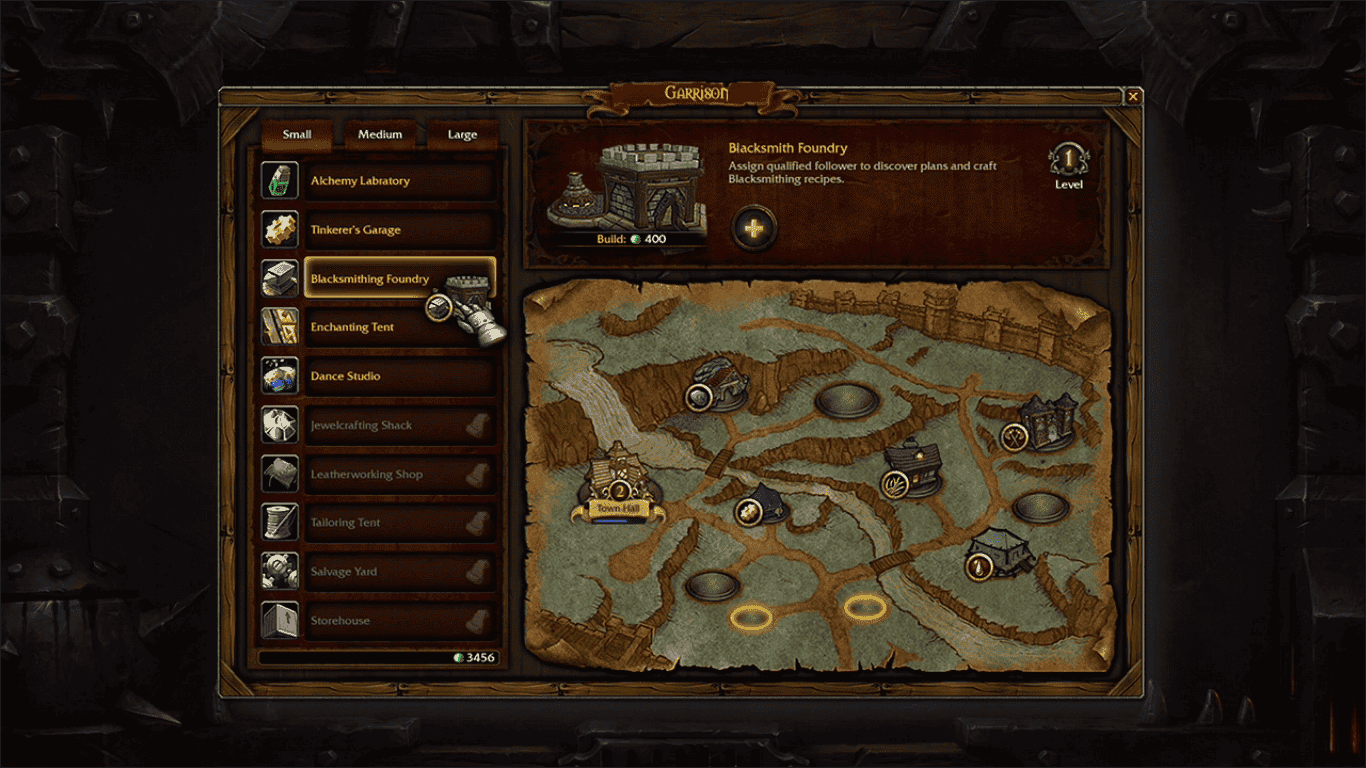Switch to the Small buildings tab
Viewport: 1366px width, 768px height.
[297, 134]
